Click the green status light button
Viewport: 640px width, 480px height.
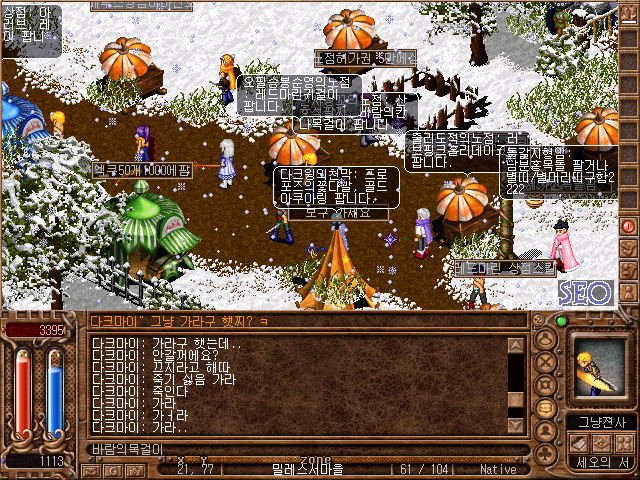560,322
